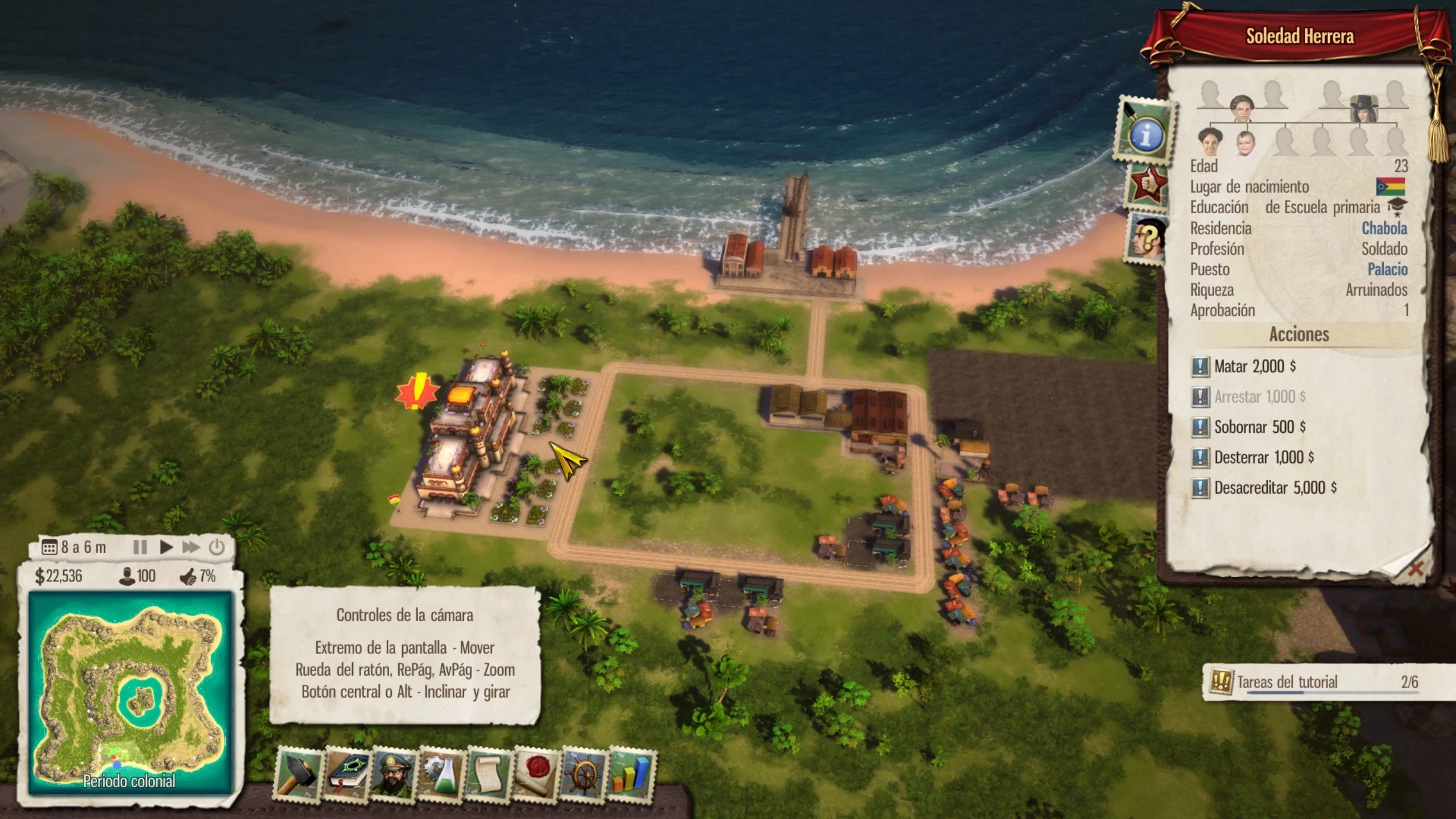Image resolution: width=1456 pixels, height=819 pixels.
Task: Switch to fast-forward speed
Action: coord(191,547)
